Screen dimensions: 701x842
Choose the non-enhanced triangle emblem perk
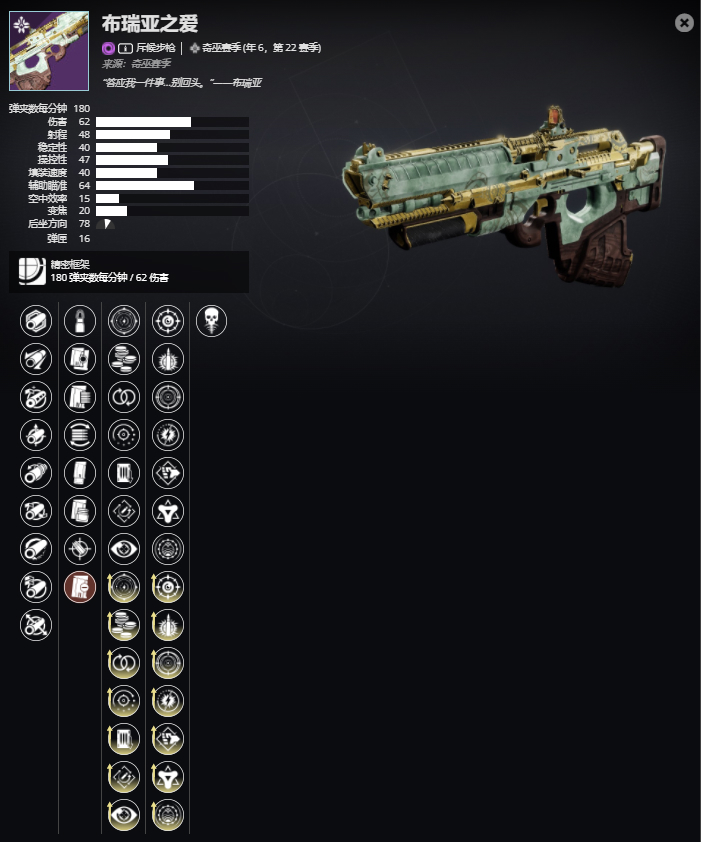(x=168, y=511)
